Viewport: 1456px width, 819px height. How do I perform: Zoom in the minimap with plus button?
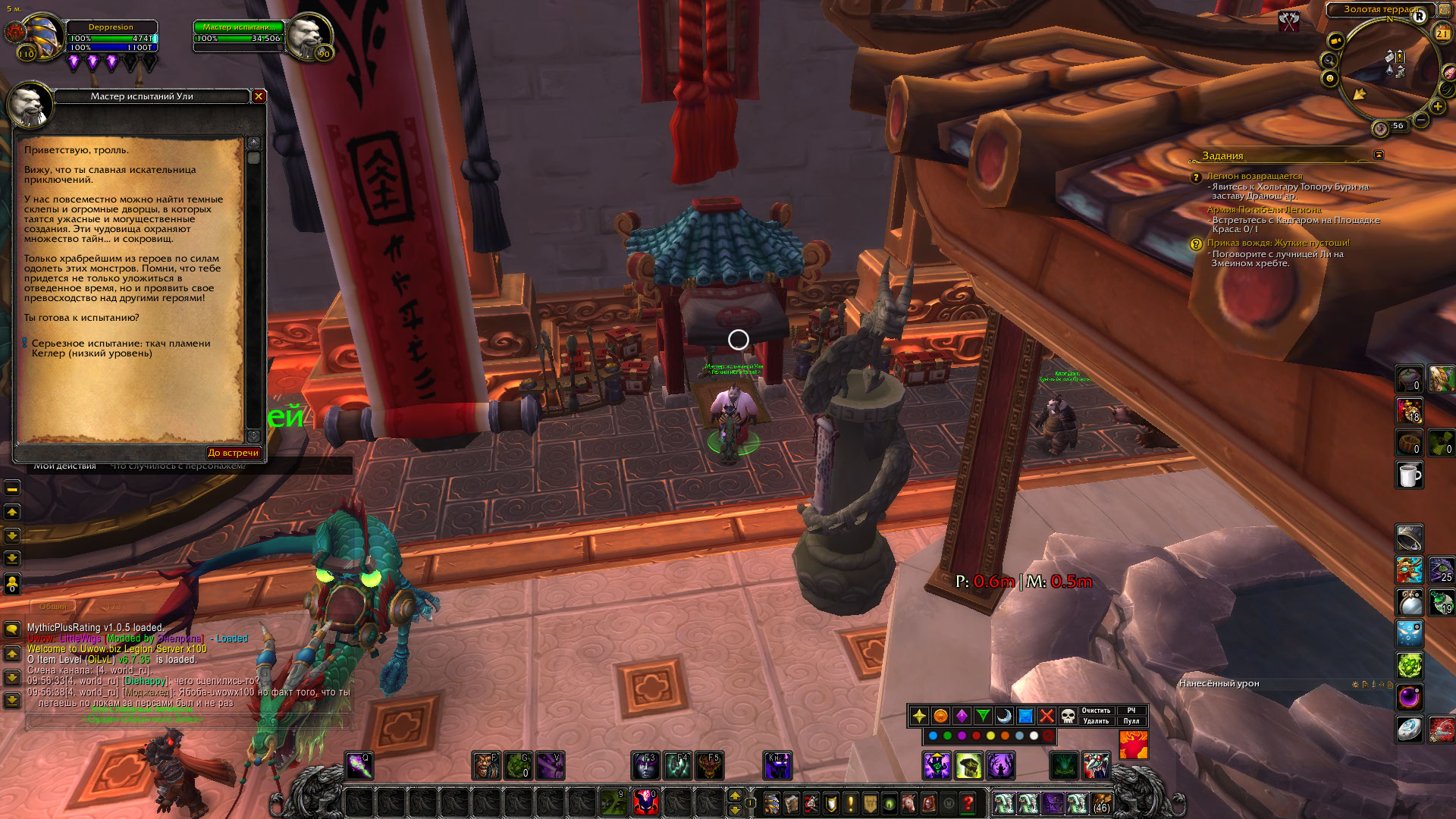1437,107
